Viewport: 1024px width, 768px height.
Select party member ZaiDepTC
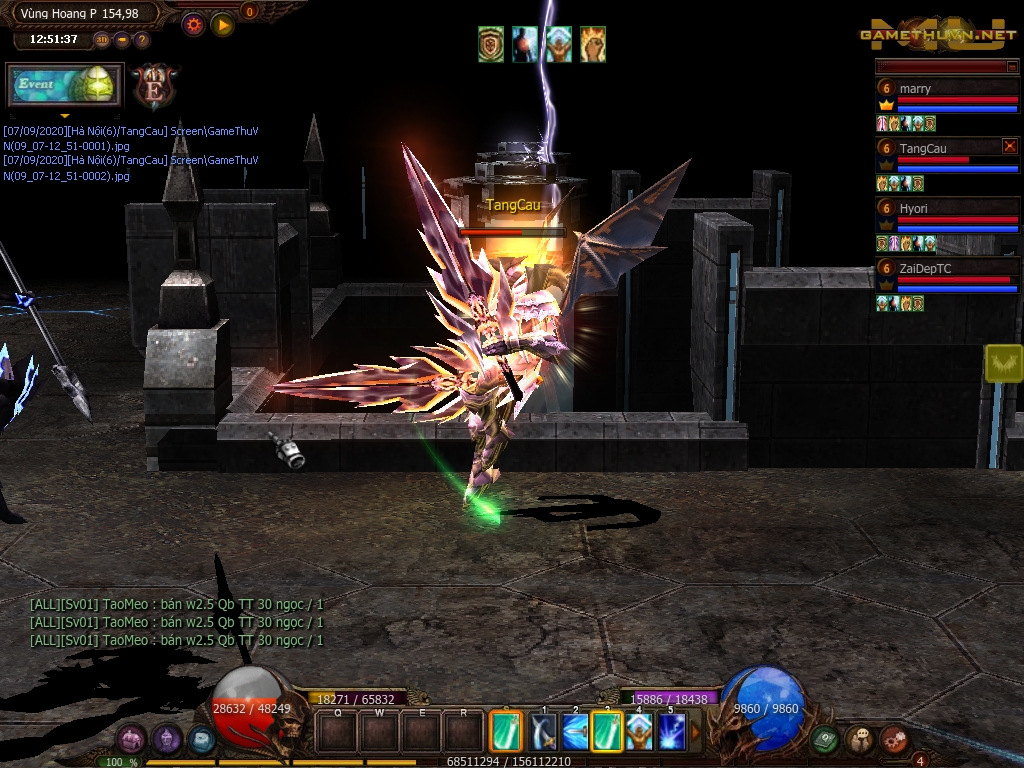pos(946,268)
